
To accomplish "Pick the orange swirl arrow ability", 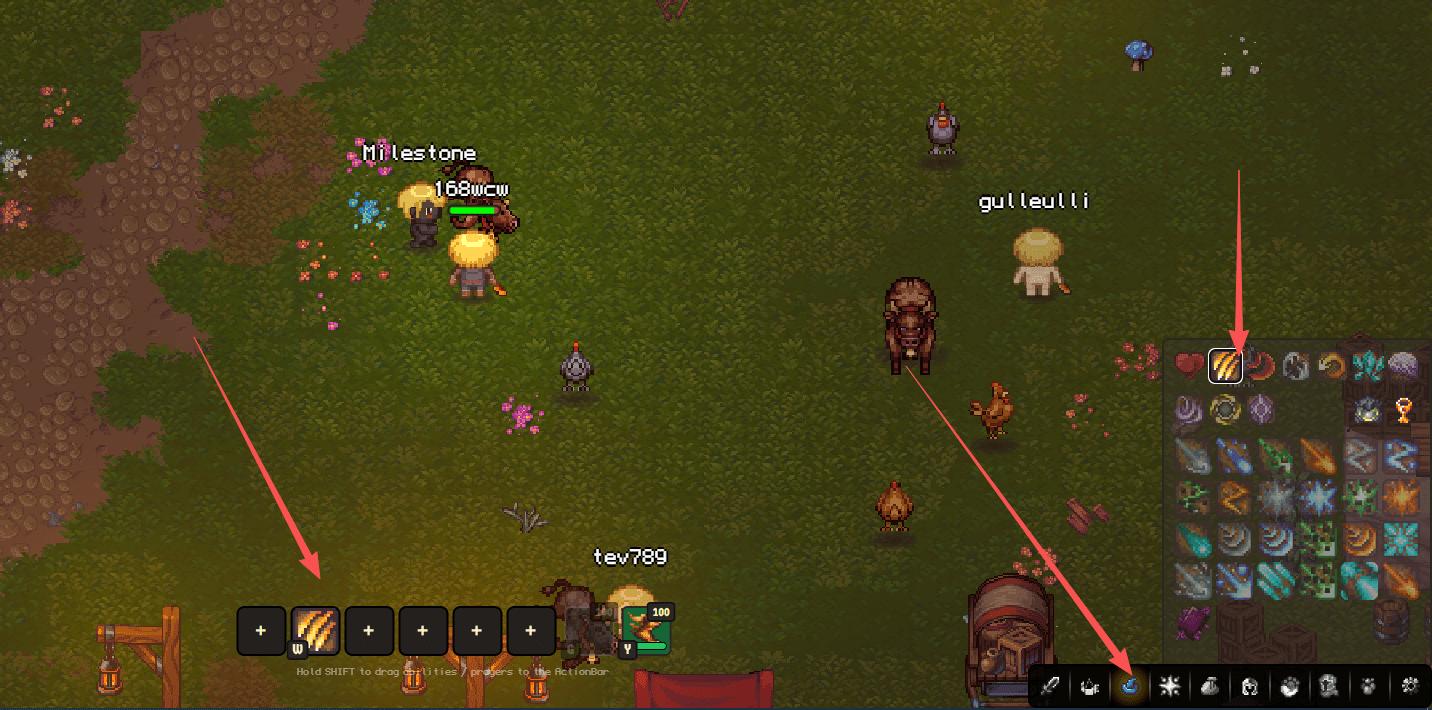I will (x=1330, y=366).
